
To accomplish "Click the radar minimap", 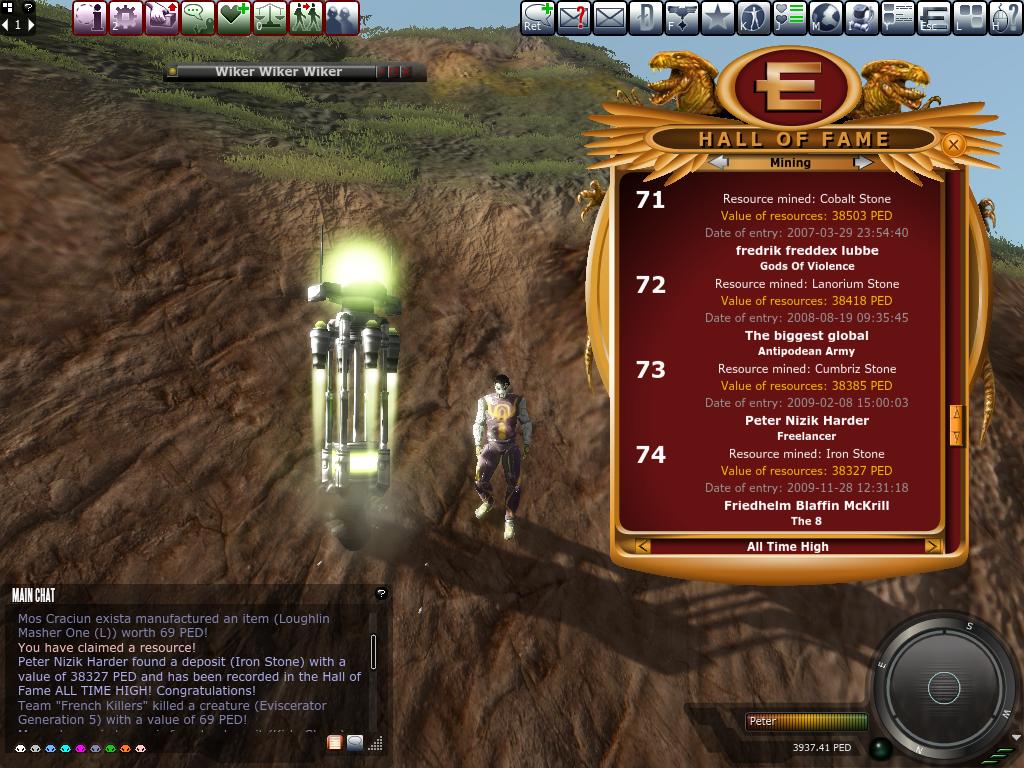I will coord(943,687).
